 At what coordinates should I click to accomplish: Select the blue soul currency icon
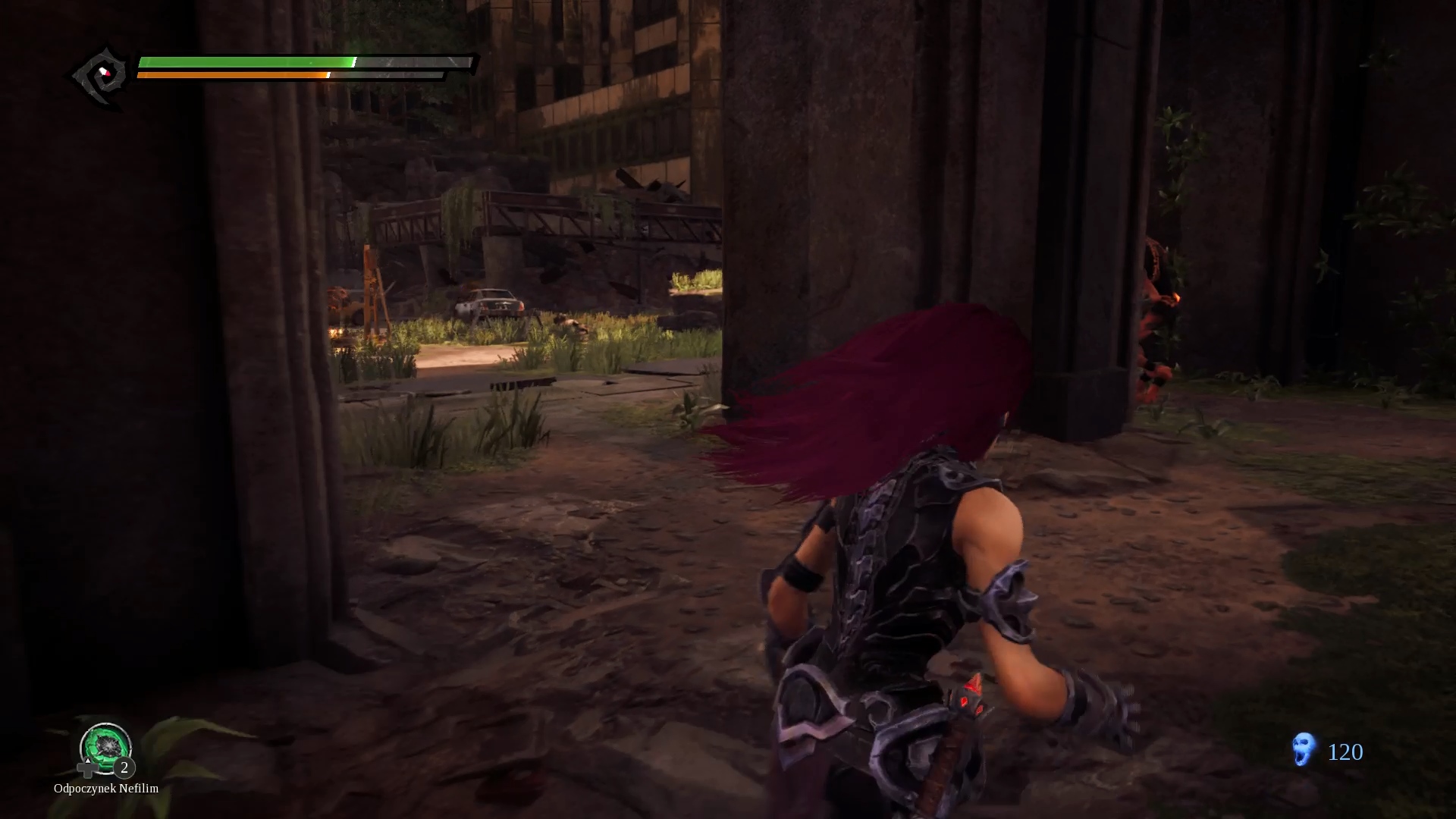[x=1303, y=750]
